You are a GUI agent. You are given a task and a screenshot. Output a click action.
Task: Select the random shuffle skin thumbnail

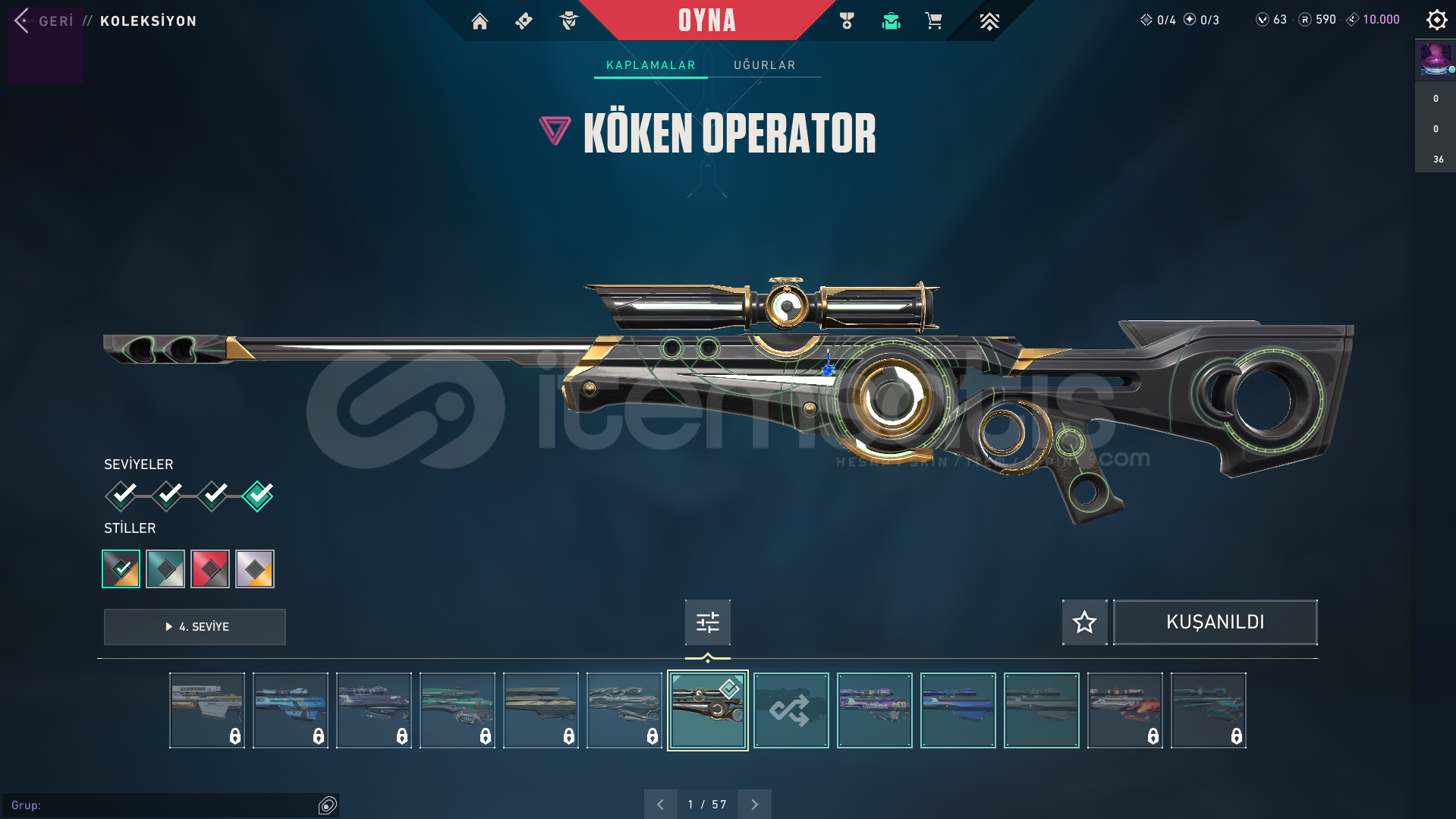(791, 710)
